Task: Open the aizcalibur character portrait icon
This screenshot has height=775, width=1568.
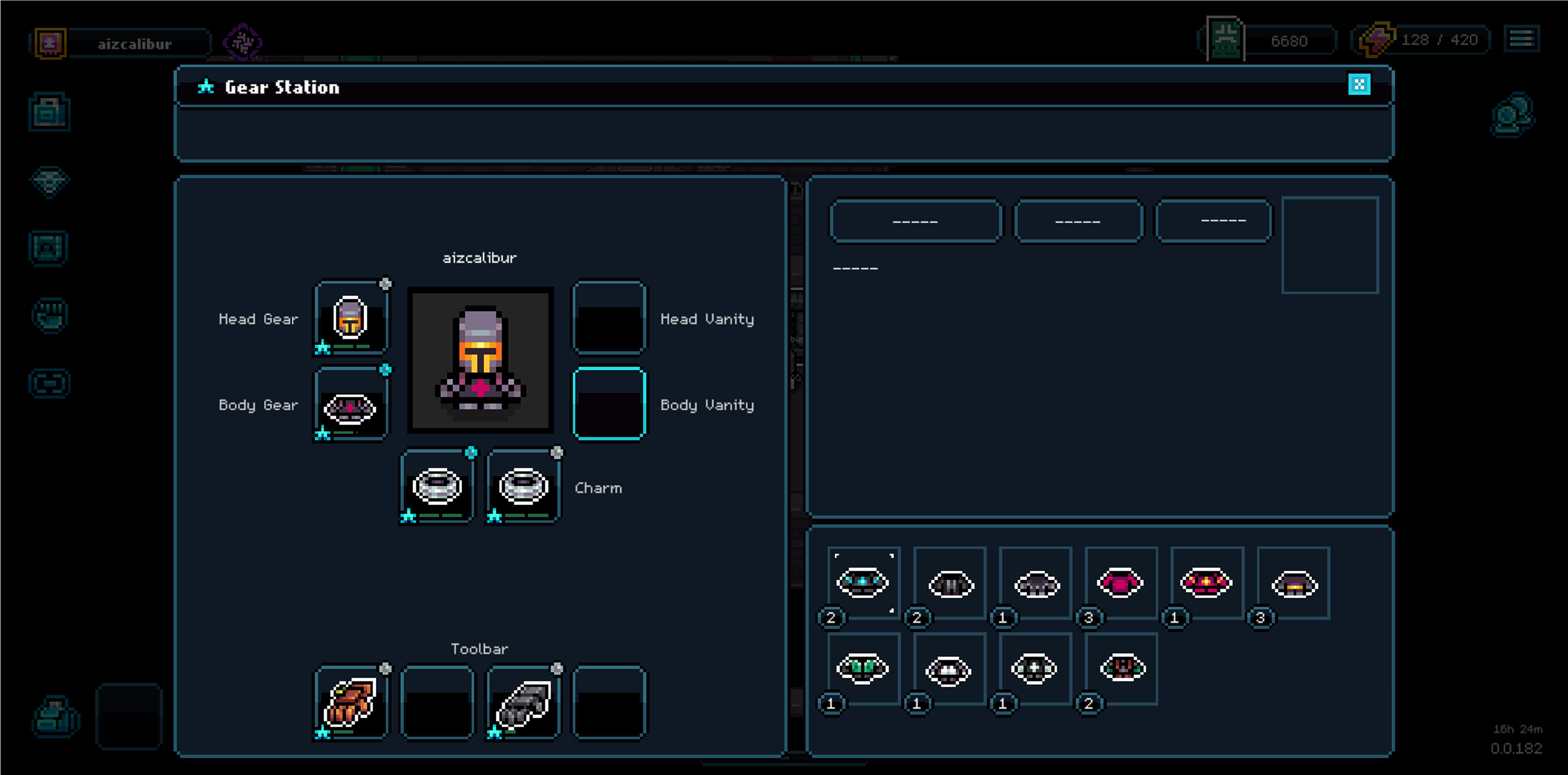Action: pos(50,43)
